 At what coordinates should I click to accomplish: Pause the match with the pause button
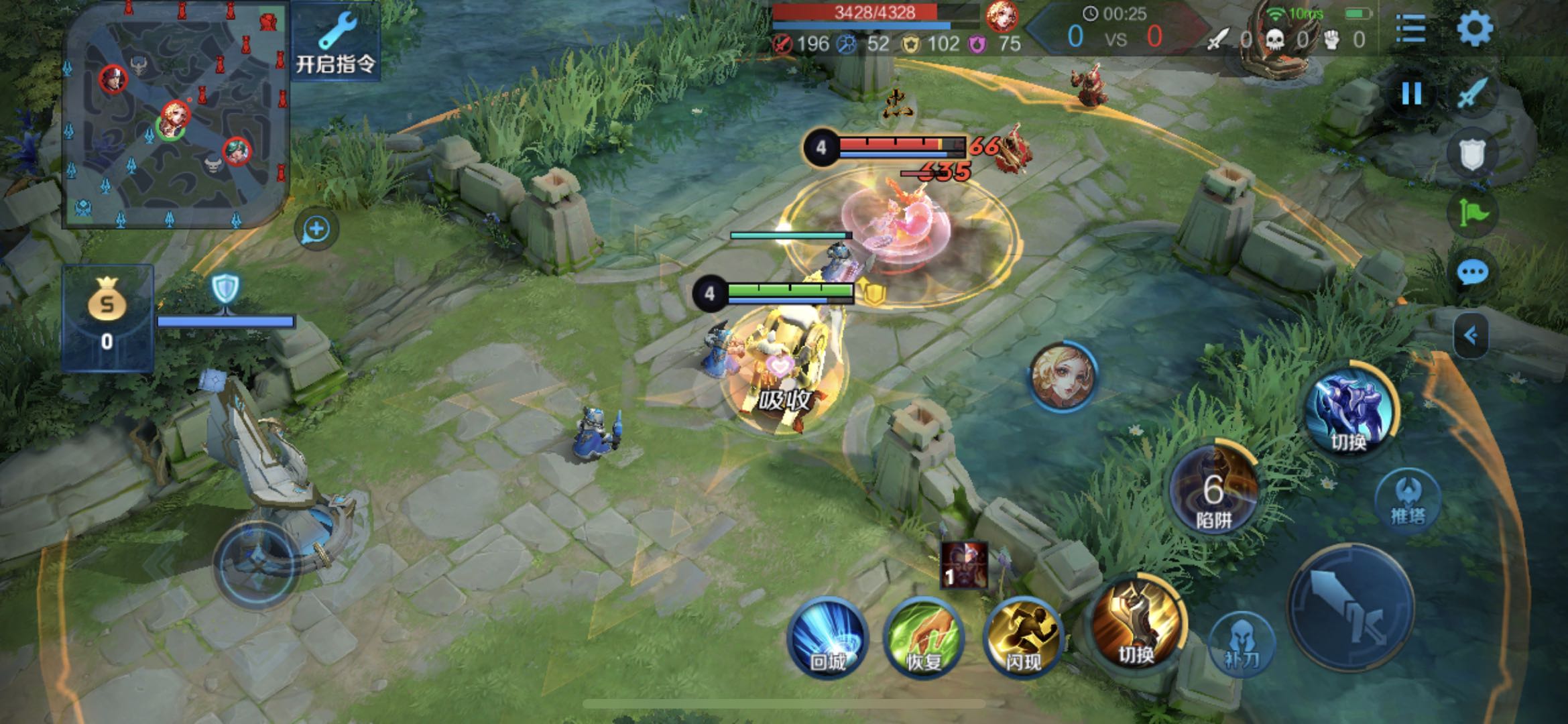point(1411,93)
